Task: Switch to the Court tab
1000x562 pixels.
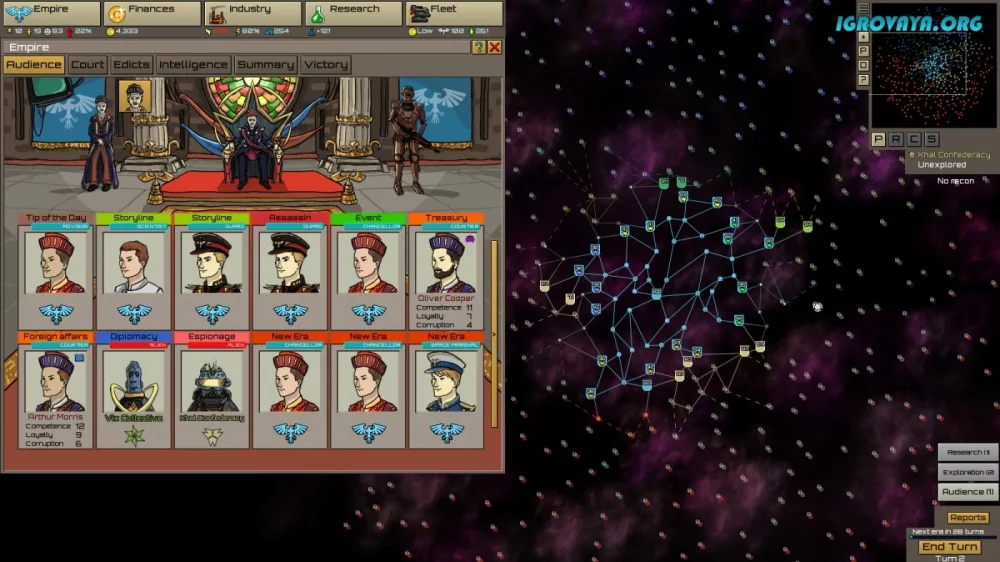Action: pyautogui.click(x=88, y=65)
